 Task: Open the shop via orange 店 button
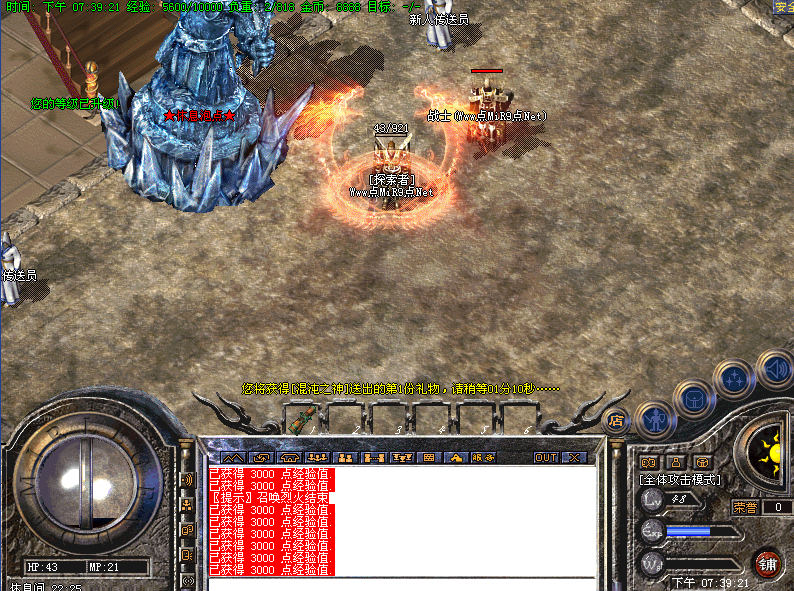pyautogui.click(x=616, y=420)
